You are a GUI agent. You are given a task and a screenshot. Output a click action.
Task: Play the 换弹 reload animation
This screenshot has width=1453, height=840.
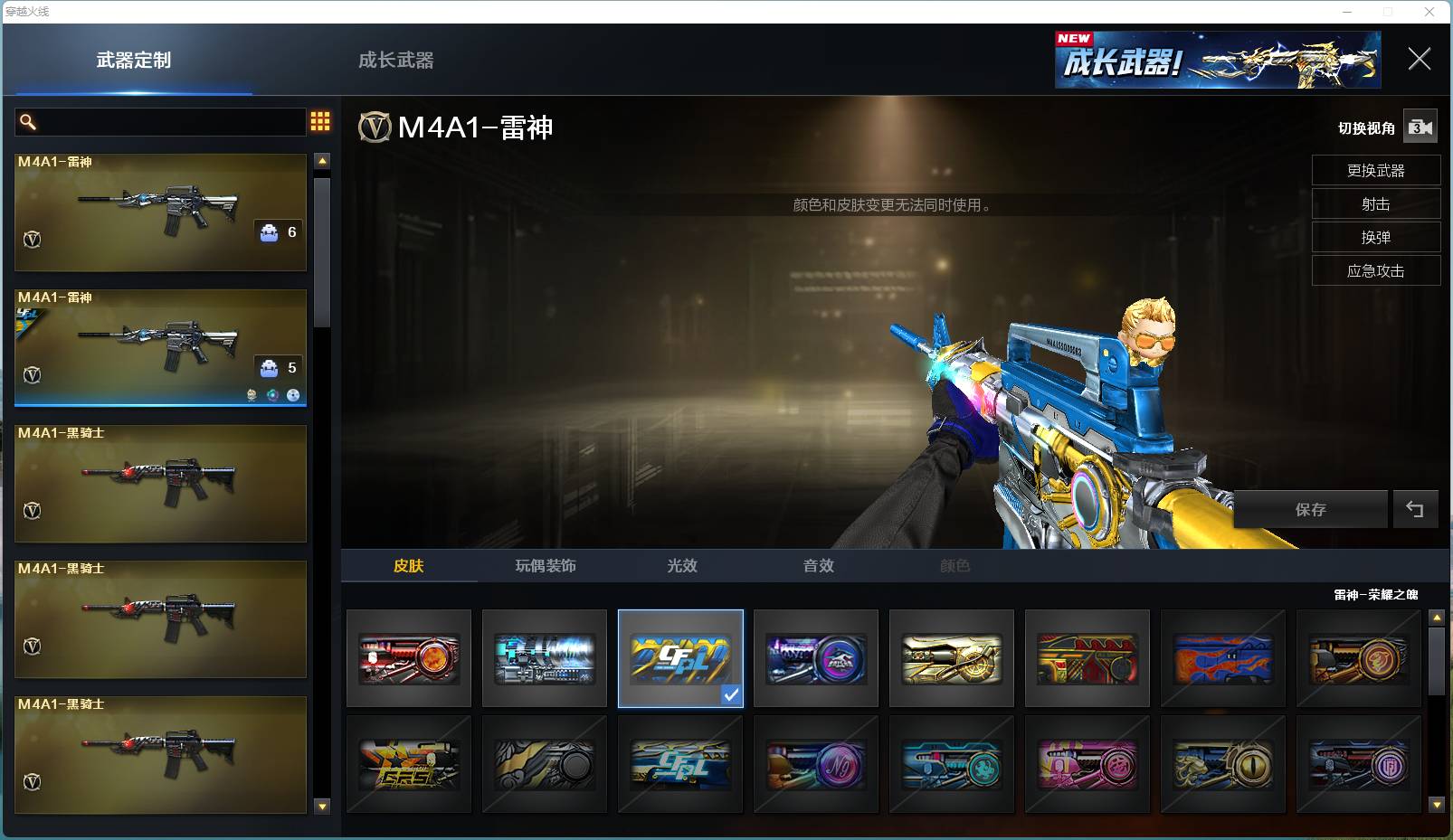(x=1375, y=238)
